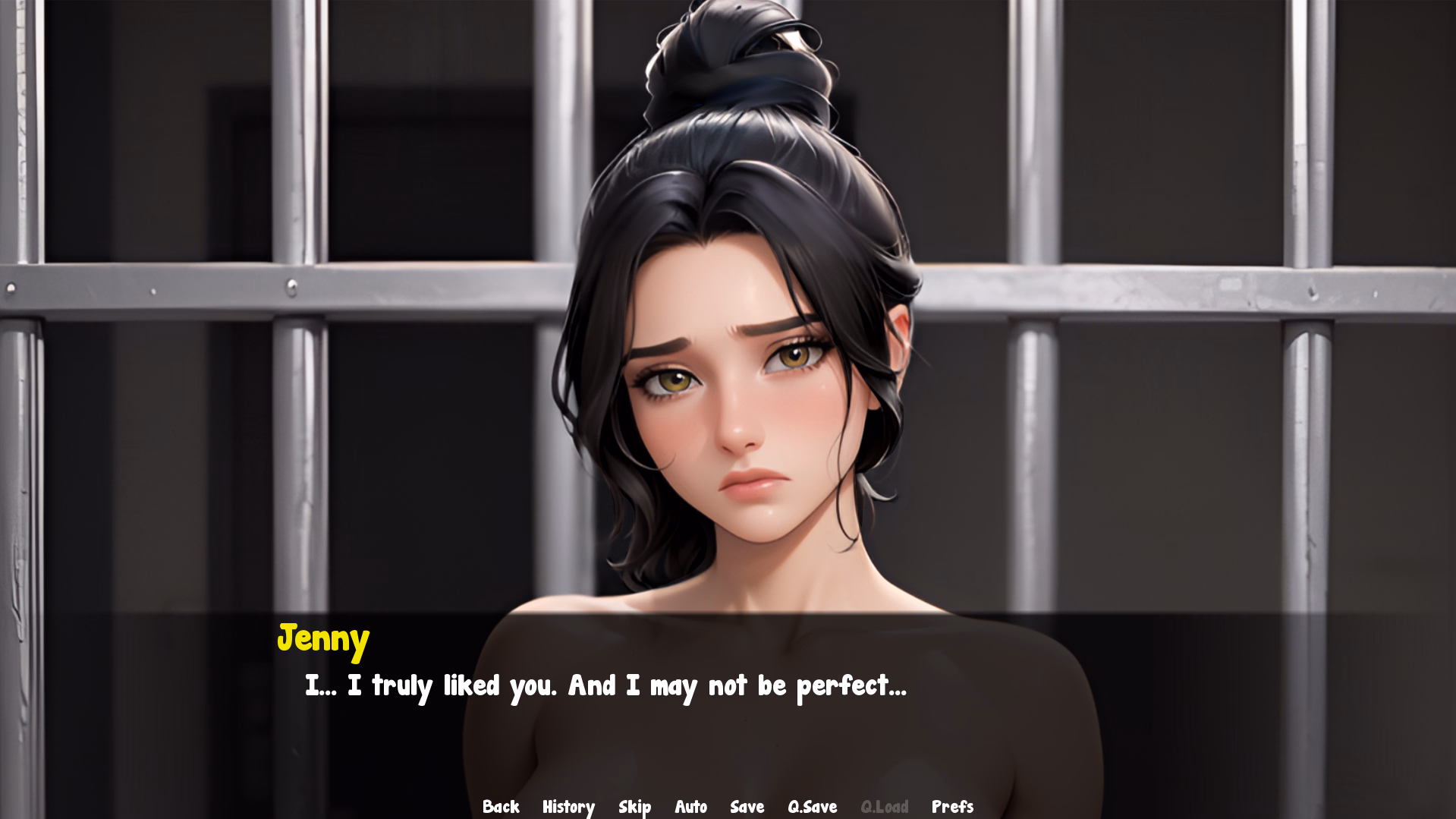The width and height of the screenshot is (1456, 819).
Task: Click the grayed-out Q.Load option
Action: tap(886, 807)
